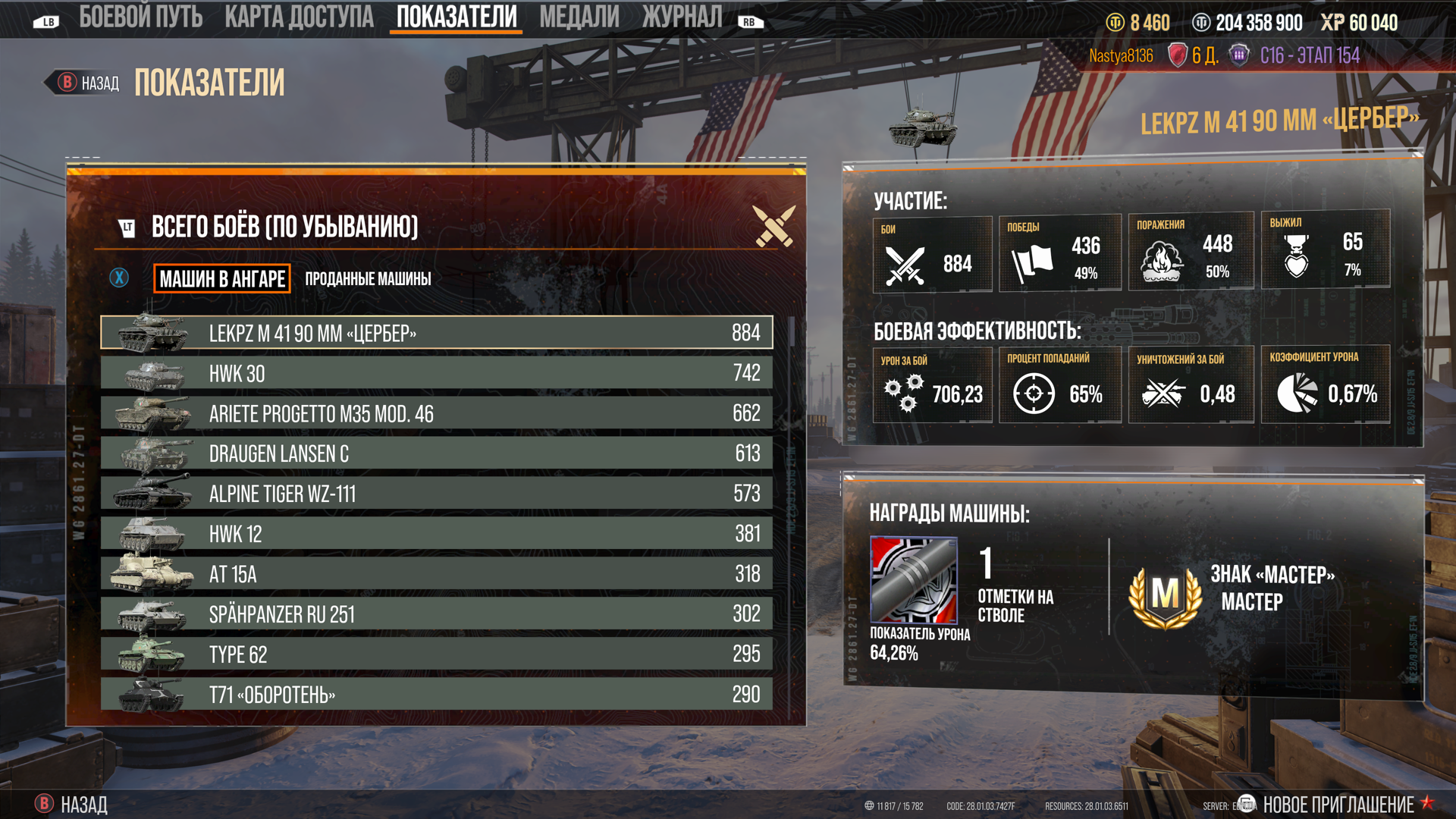Select the Type 62 tank row
The image size is (1456, 819).
pyautogui.click(x=437, y=654)
